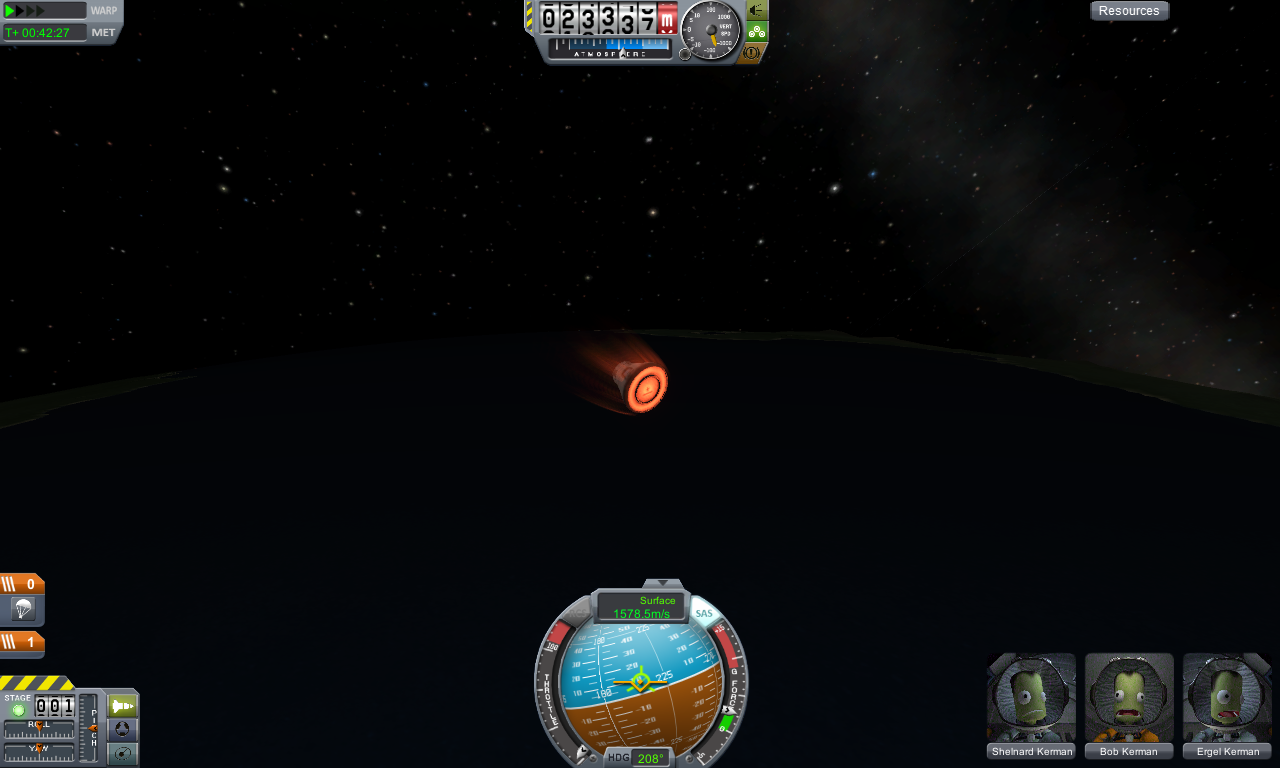Toggle the RCS indicator on the navball
The height and width of the screenshot is (768, 1280).
(577, 612)
